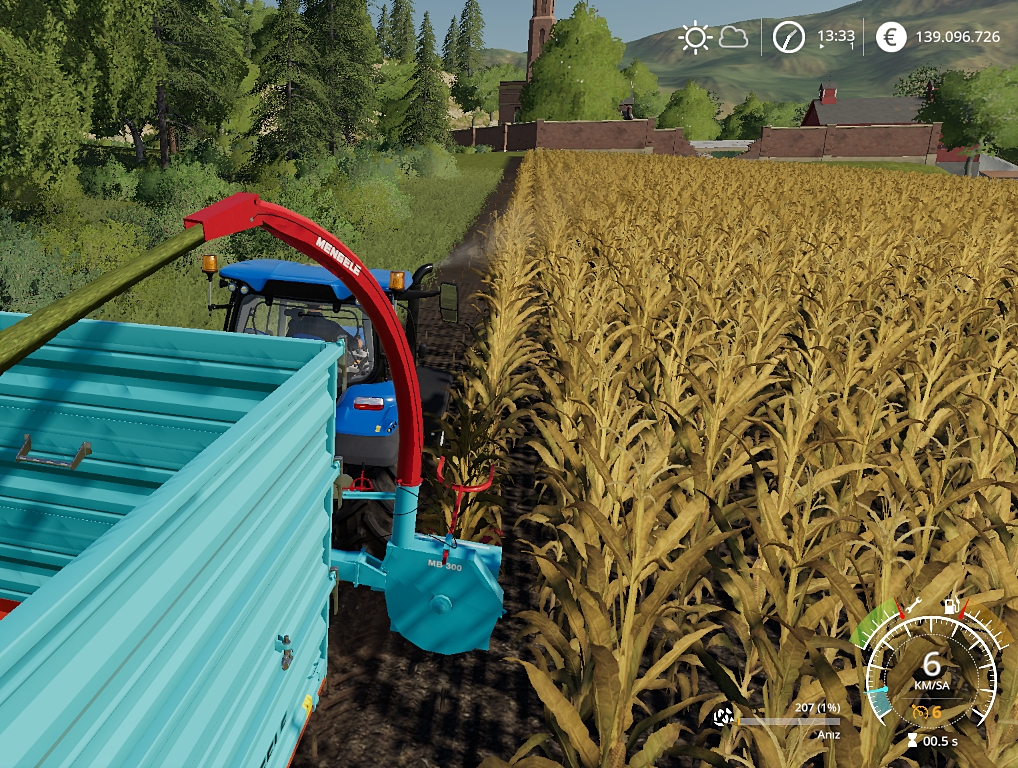Viewport: 1018px width, 768px height.
Task: Click the sun weather icon
Action: point(694,38)
